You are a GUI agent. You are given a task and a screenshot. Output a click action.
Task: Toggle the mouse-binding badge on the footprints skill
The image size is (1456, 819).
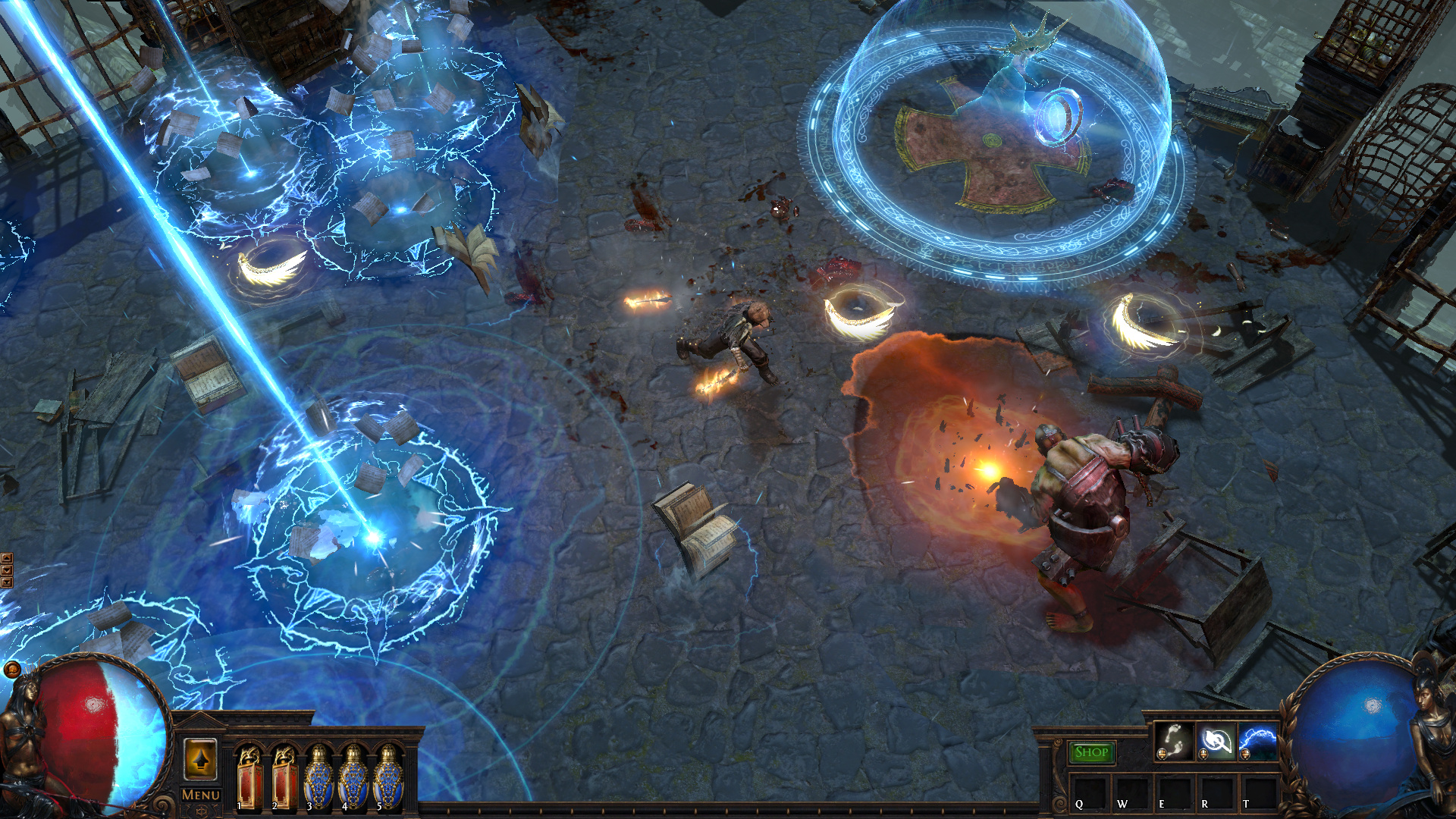(1163, 755)
